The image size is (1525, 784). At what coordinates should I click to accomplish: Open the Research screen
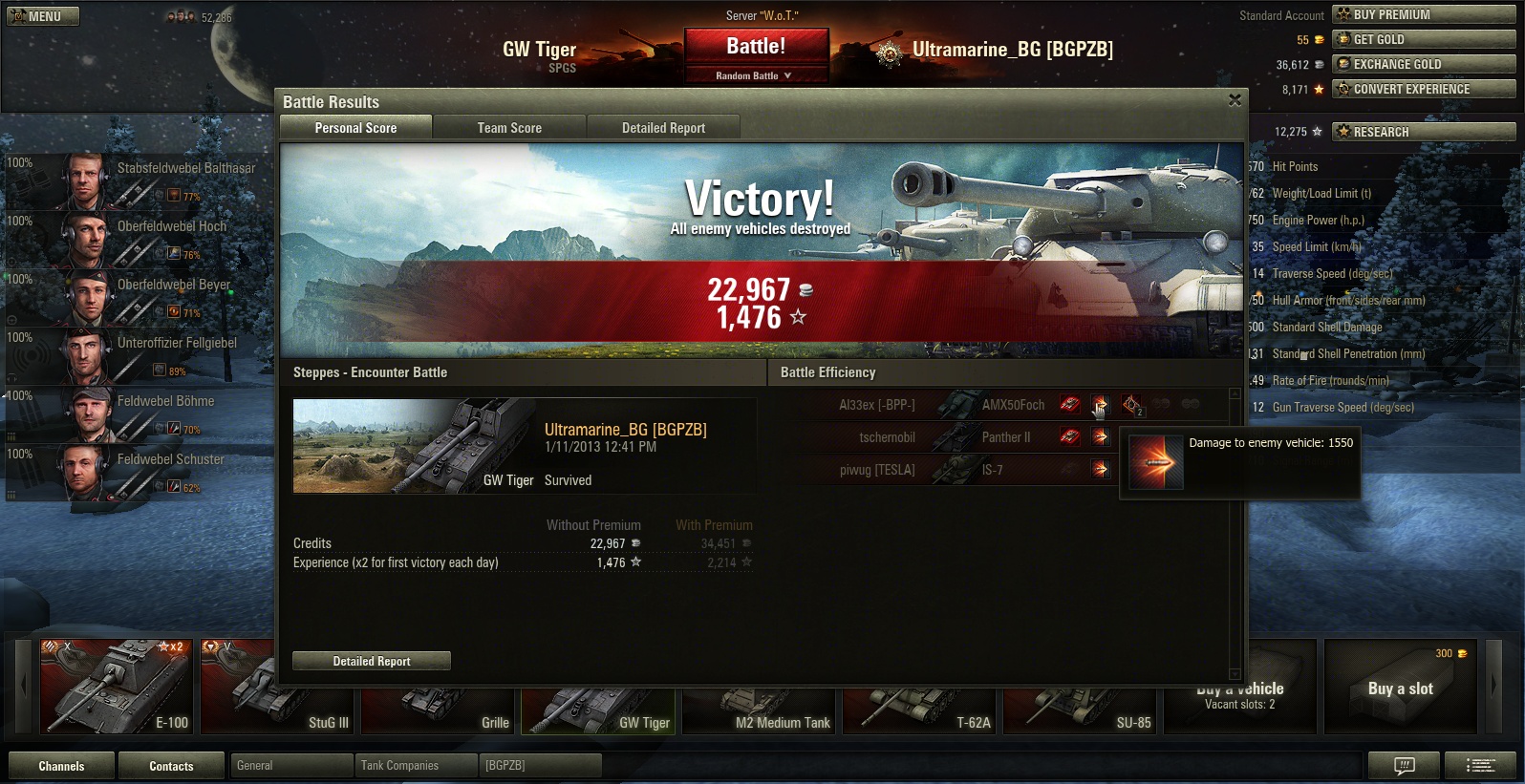tap(1425, 132)
